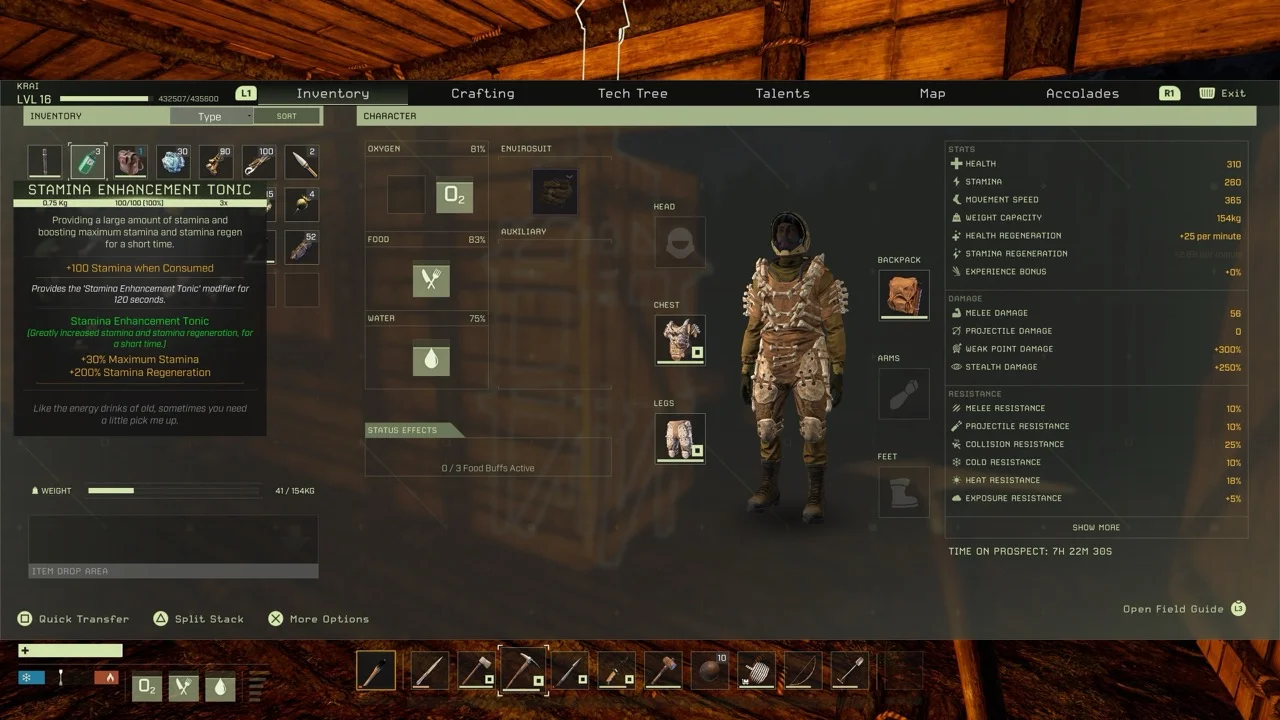Click the food fork-and-knife slot
1280x720 pixels.
(x=431, y=280)
